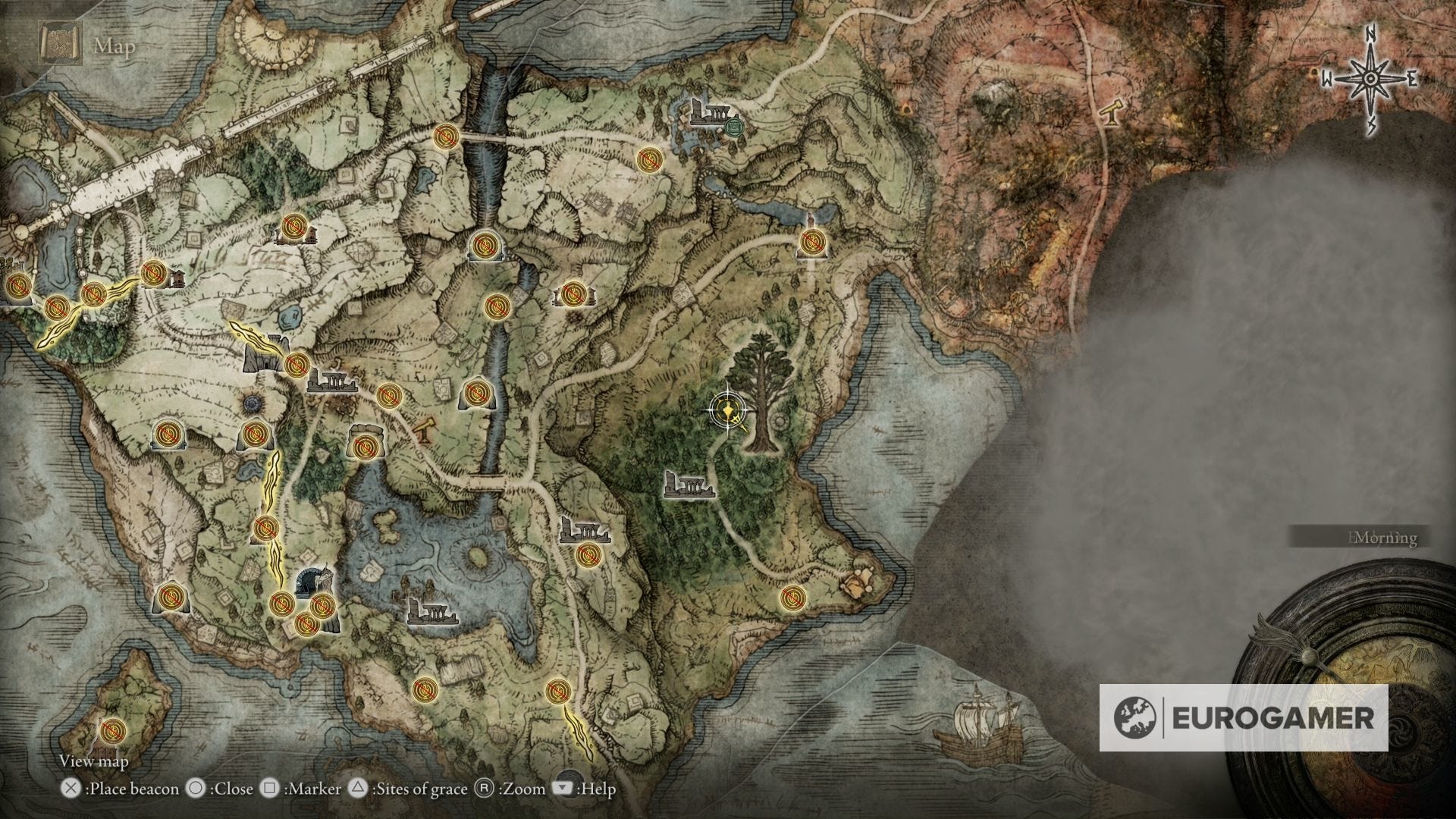Select the grace marker west of the southeast fort
Screen dimensions: 1456x819
click(x=792, y=598)
